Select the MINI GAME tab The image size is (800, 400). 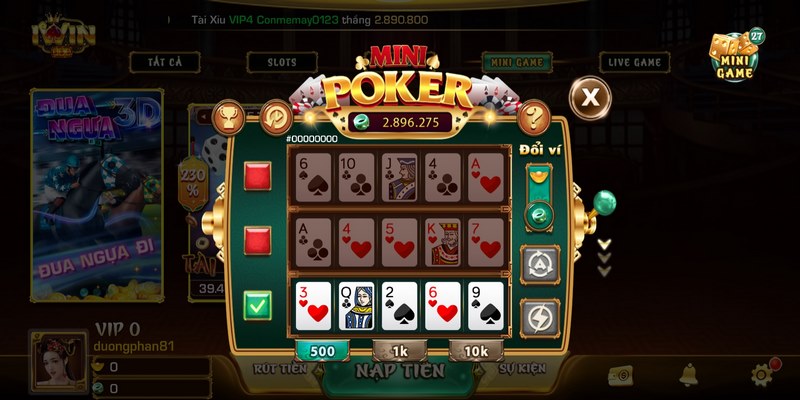point(516,62)
